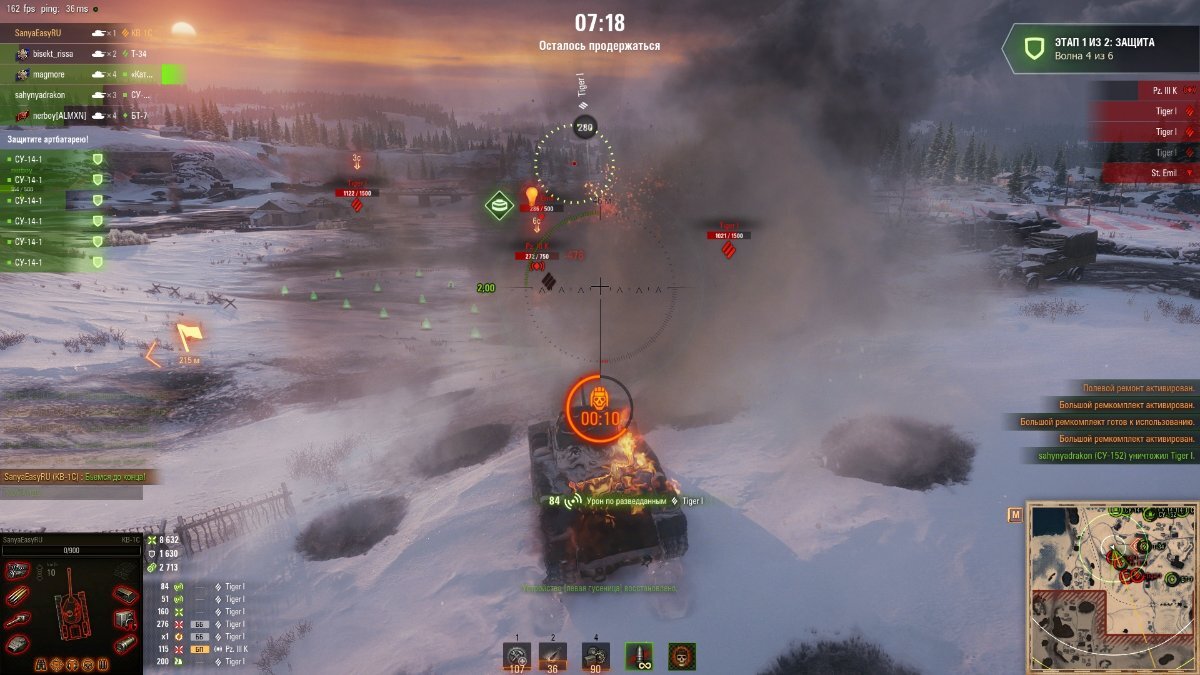Use the repair kit consumable in slot 1

pyautogui.click(x=517, y=655)
